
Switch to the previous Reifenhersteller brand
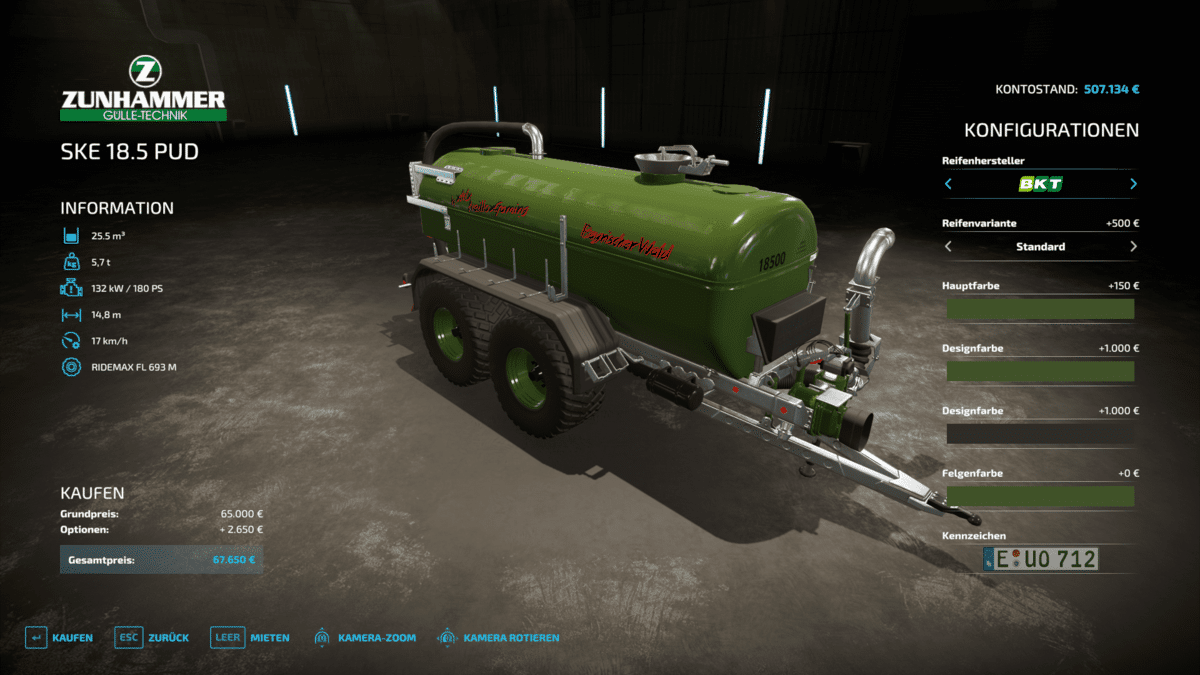tap(948, 184)
